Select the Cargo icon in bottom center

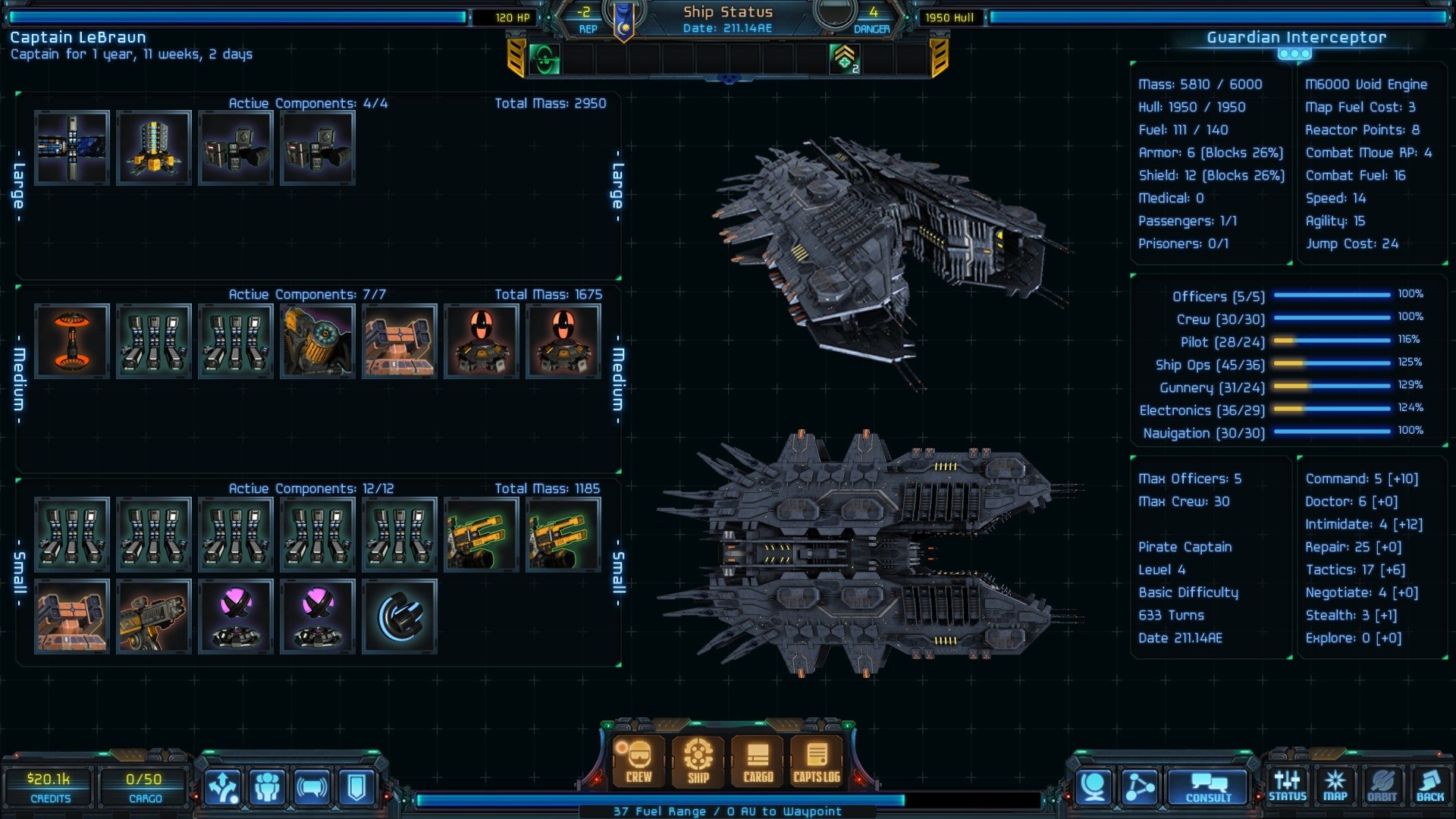tap(756, 762)
